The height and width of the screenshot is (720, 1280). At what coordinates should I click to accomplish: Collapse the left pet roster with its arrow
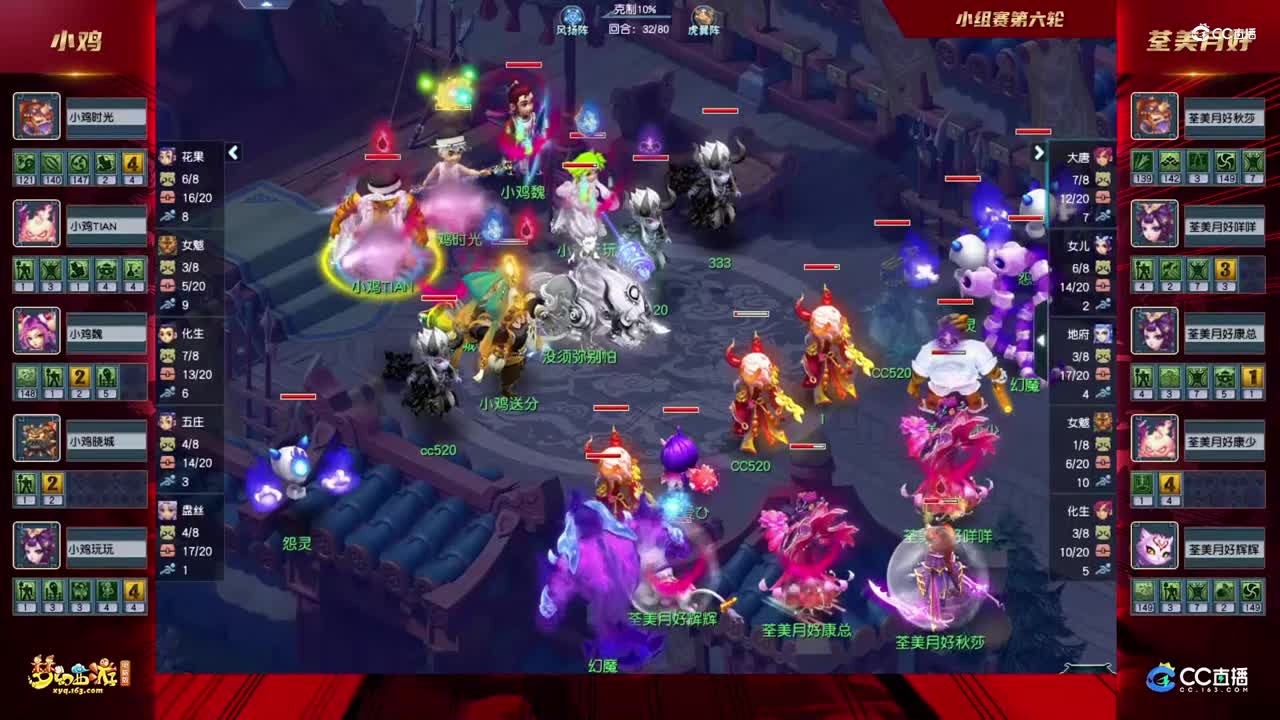click(233, 152)
